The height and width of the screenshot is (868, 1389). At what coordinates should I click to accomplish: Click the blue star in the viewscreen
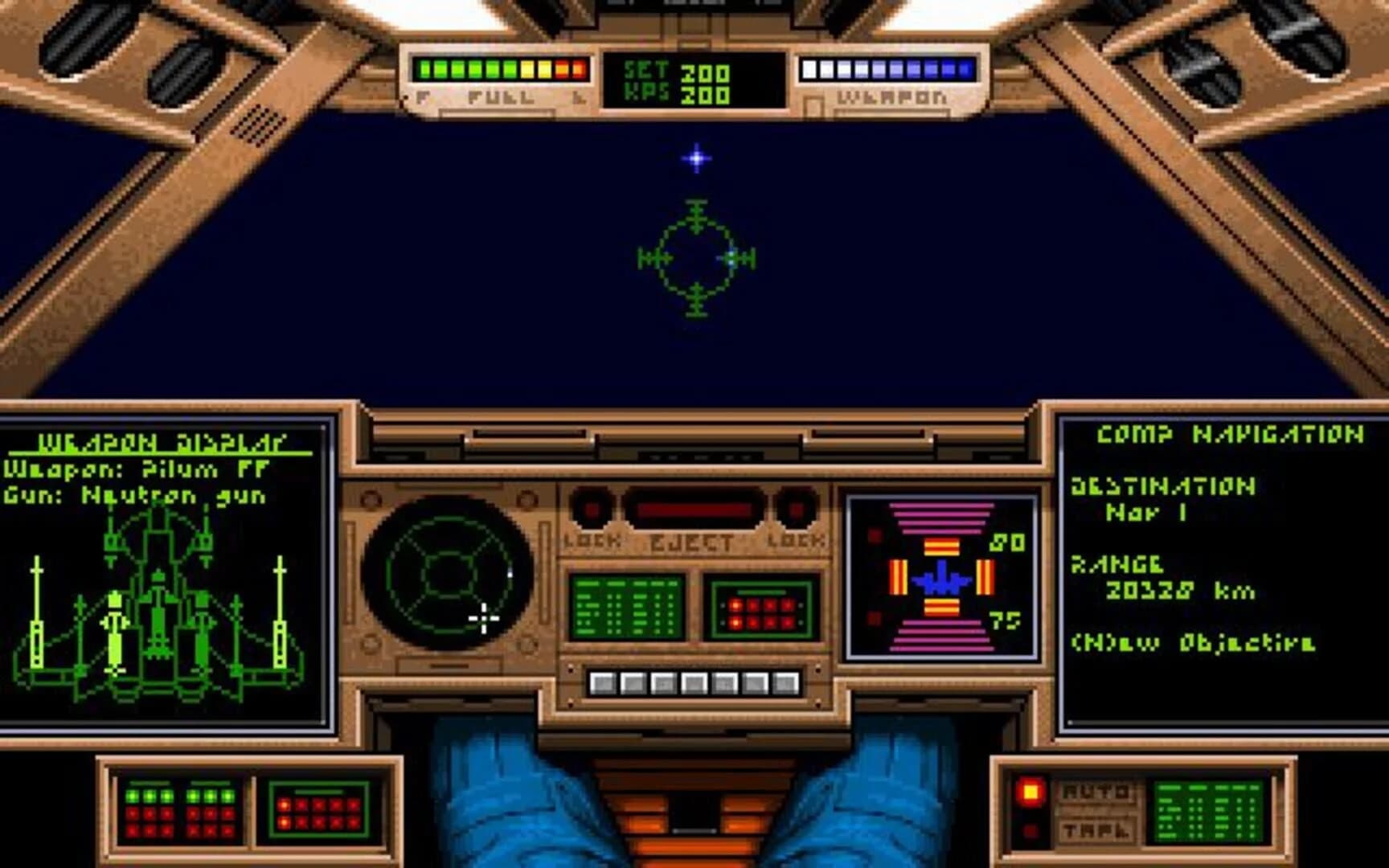(x=696, y=158)
